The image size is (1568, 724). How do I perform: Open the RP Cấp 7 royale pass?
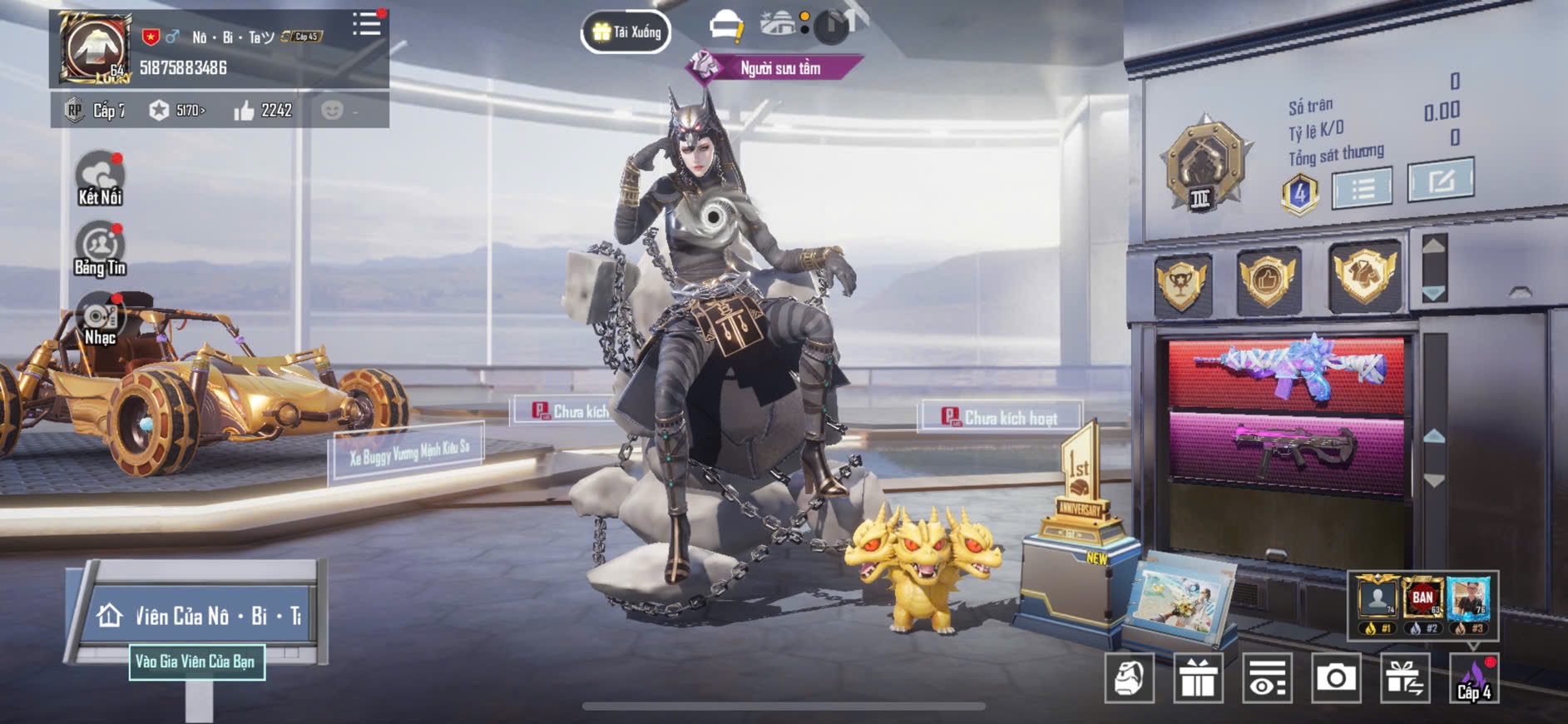click(x=96, y=111)
